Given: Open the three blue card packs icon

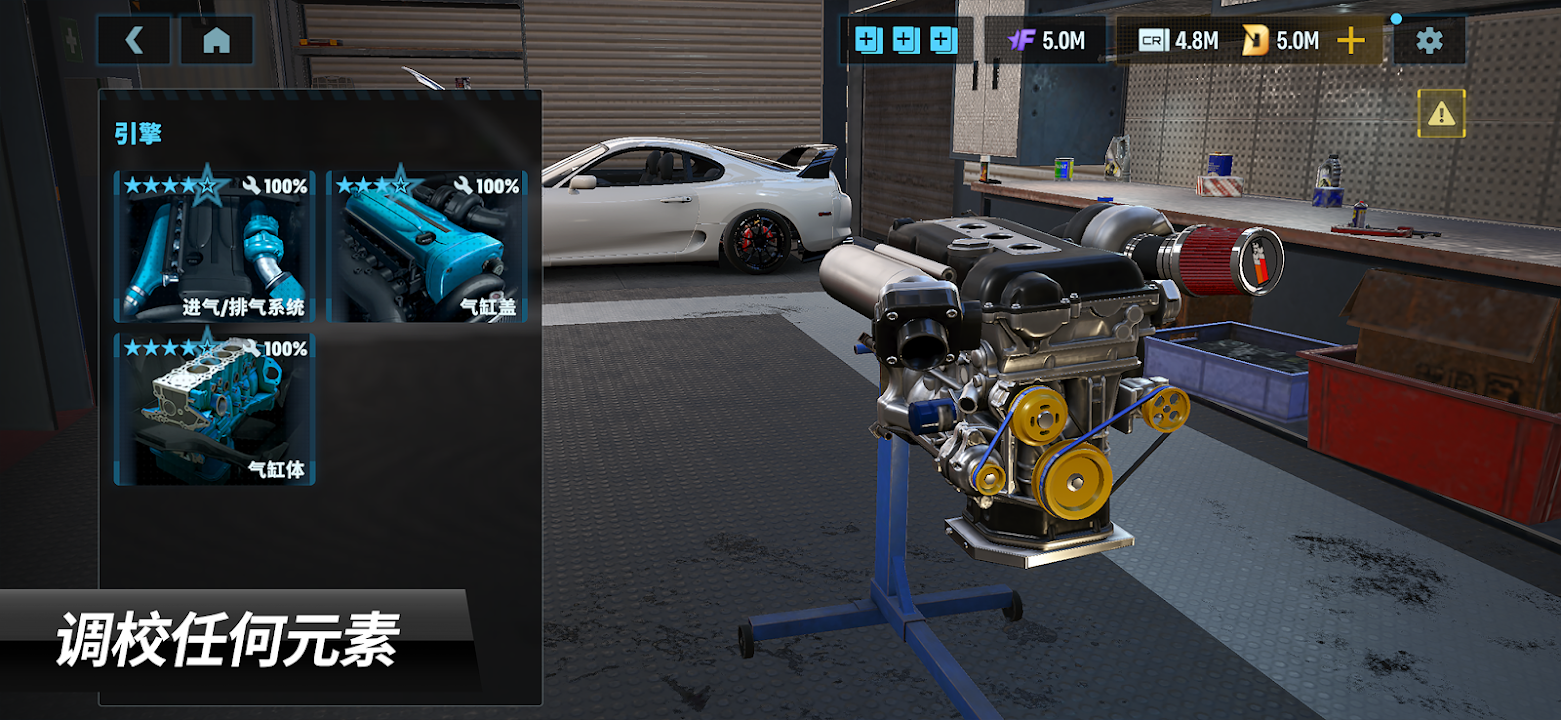Looking at the screenshot, I should [906, 41].
